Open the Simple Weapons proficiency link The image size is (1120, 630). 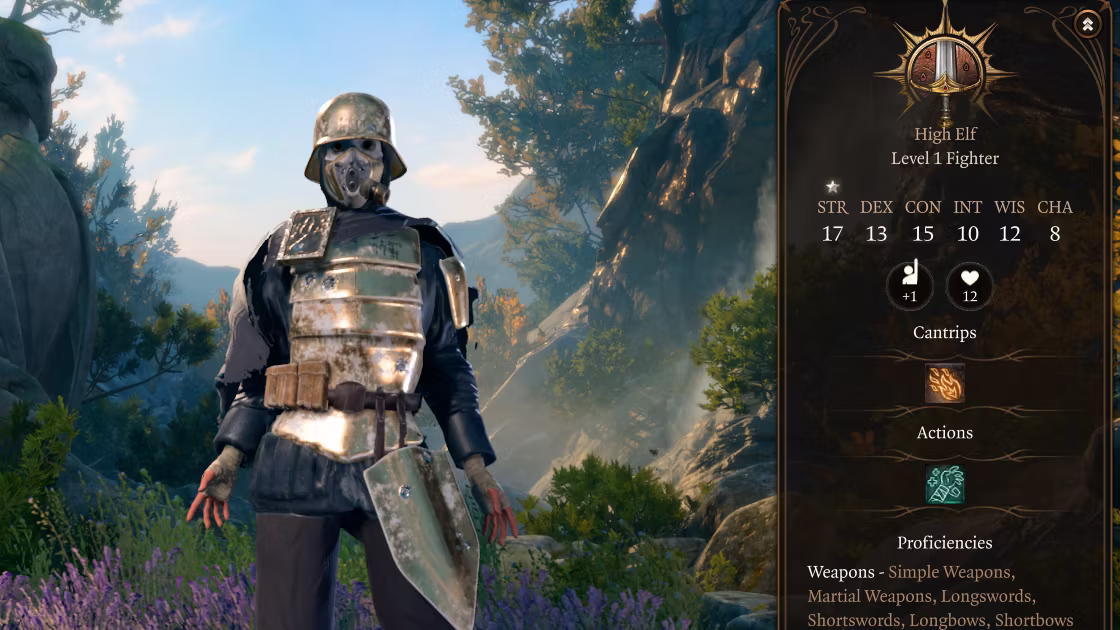[x=950, y=572]
